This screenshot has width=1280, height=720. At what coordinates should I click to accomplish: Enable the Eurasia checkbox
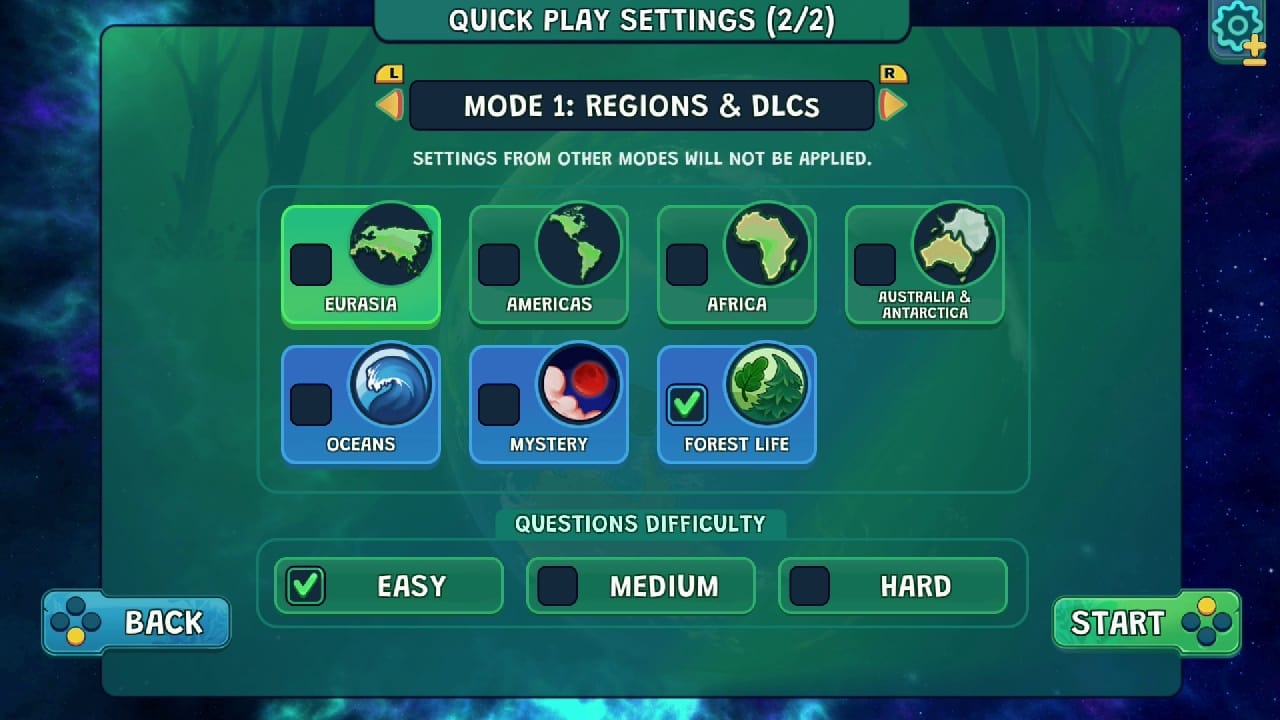click(310, 265)
